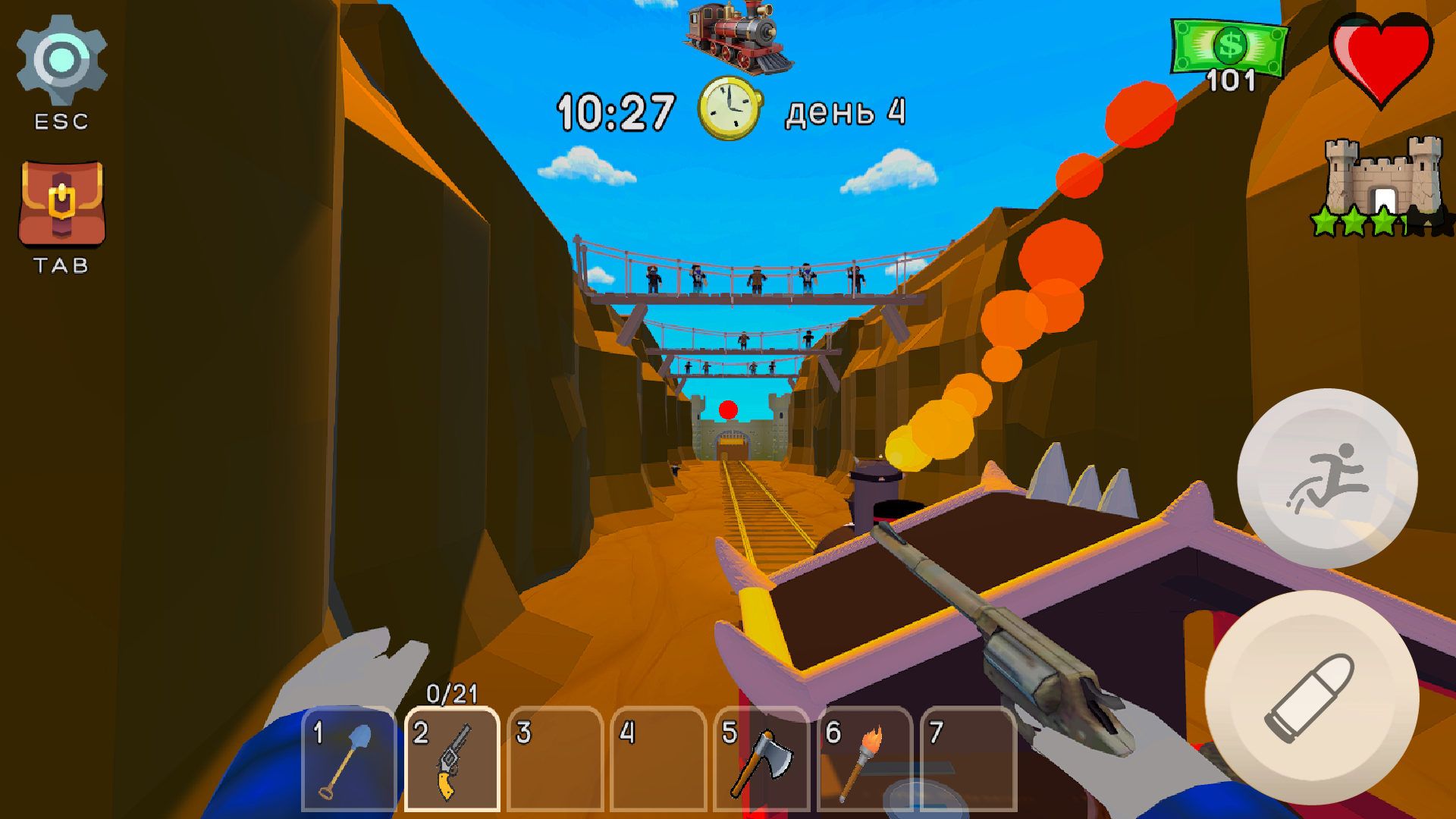This screenshot has width=1456, height=819.
Task: Equip the revolver in hotbar slot 2
Action: [x=453, y=758]
